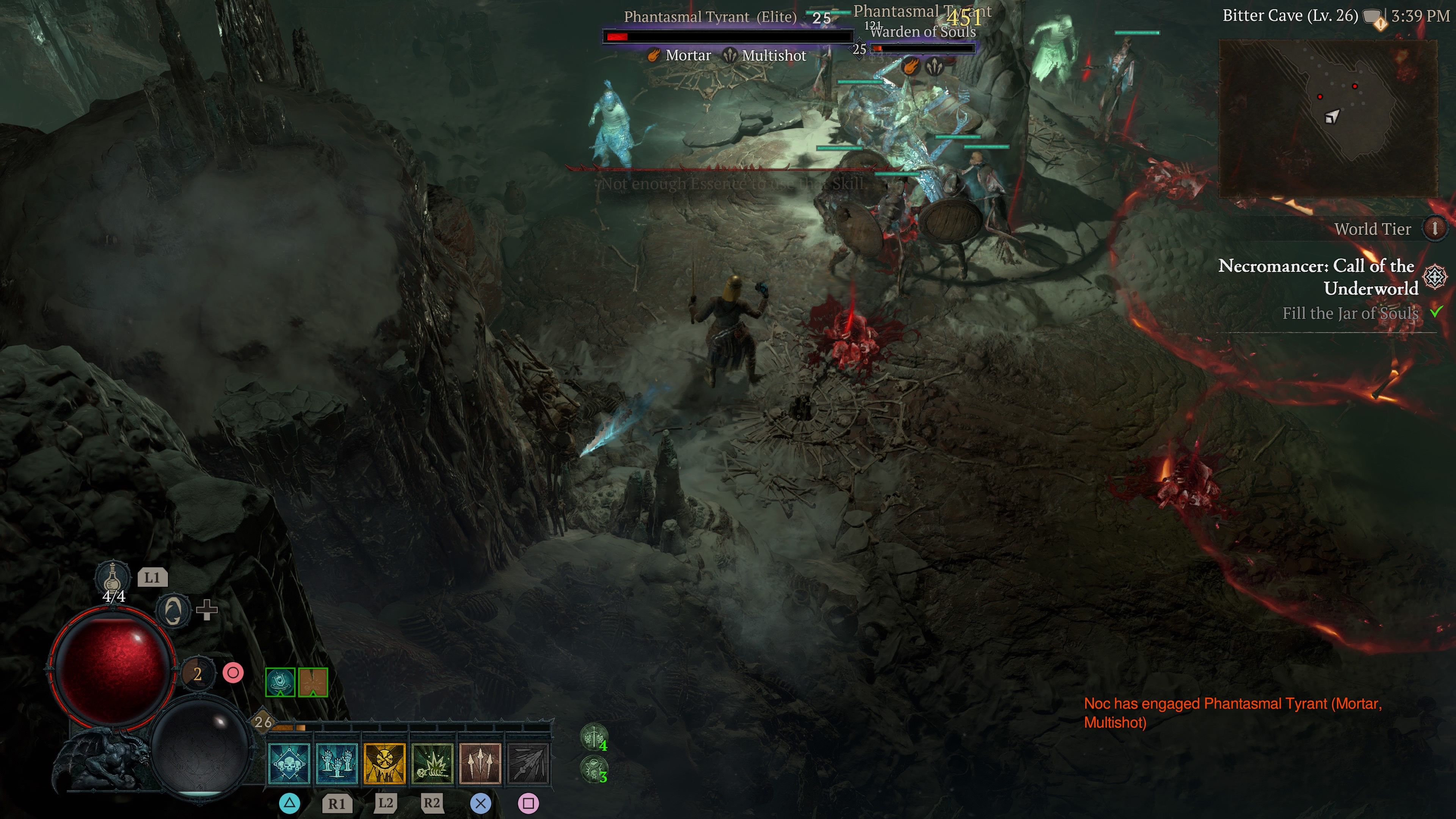The width and height of the screenshot is (1456, 819).
Task: Select the Phantasmal Tyrant Mortar affix icon
Action: 653,55
